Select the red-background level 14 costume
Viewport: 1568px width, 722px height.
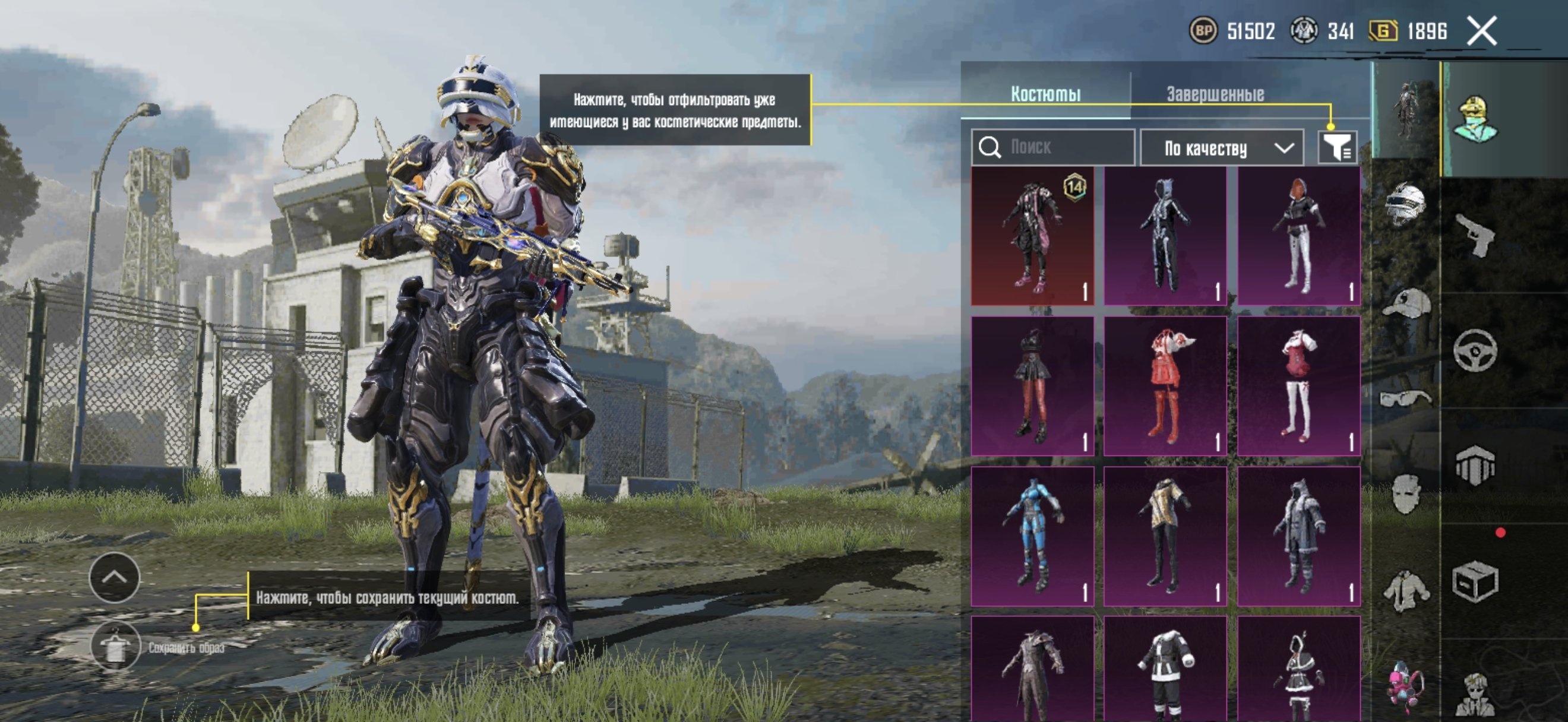[x=1032, y=236]
